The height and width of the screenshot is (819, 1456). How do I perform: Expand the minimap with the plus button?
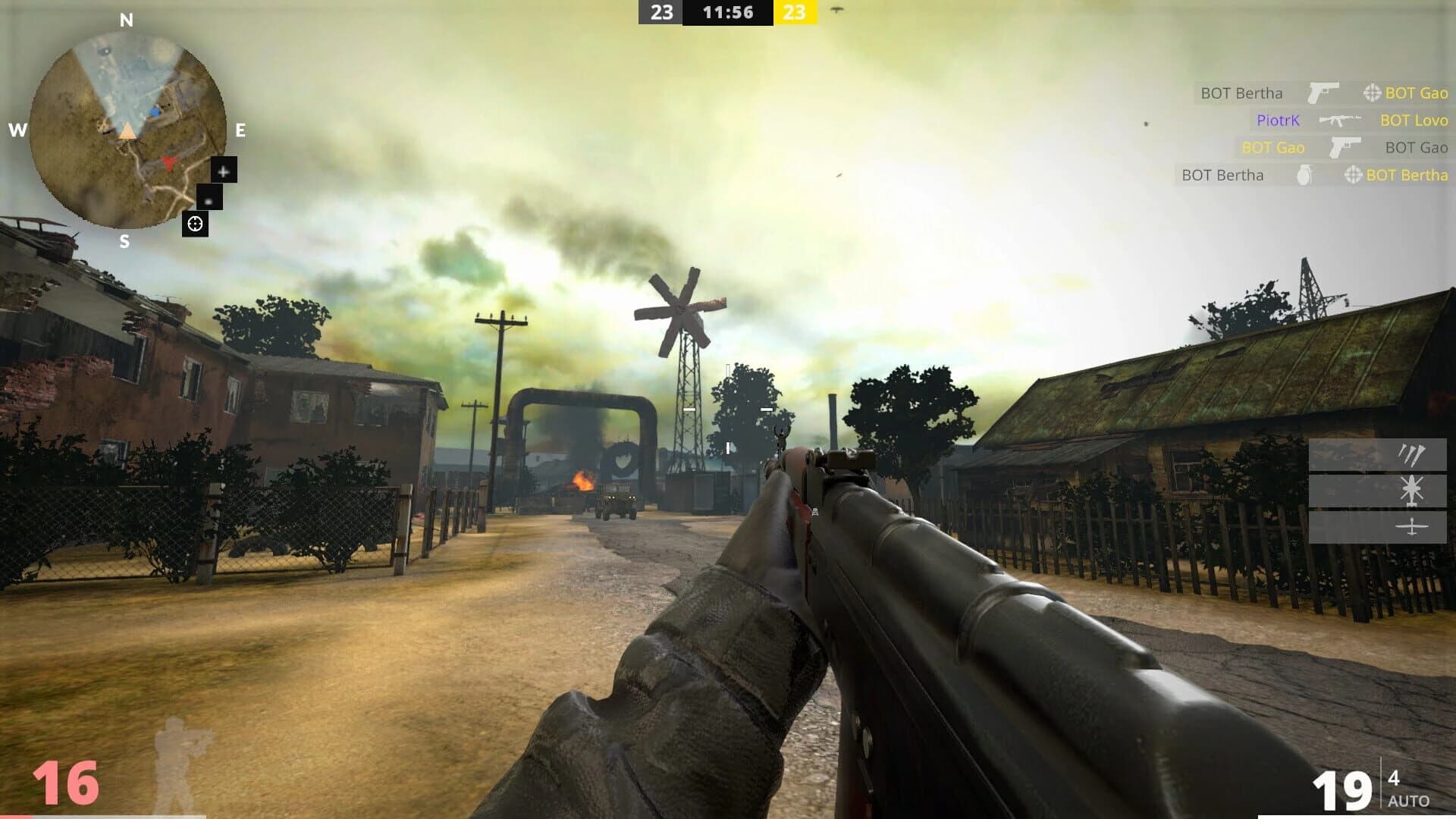pos(222,171)
